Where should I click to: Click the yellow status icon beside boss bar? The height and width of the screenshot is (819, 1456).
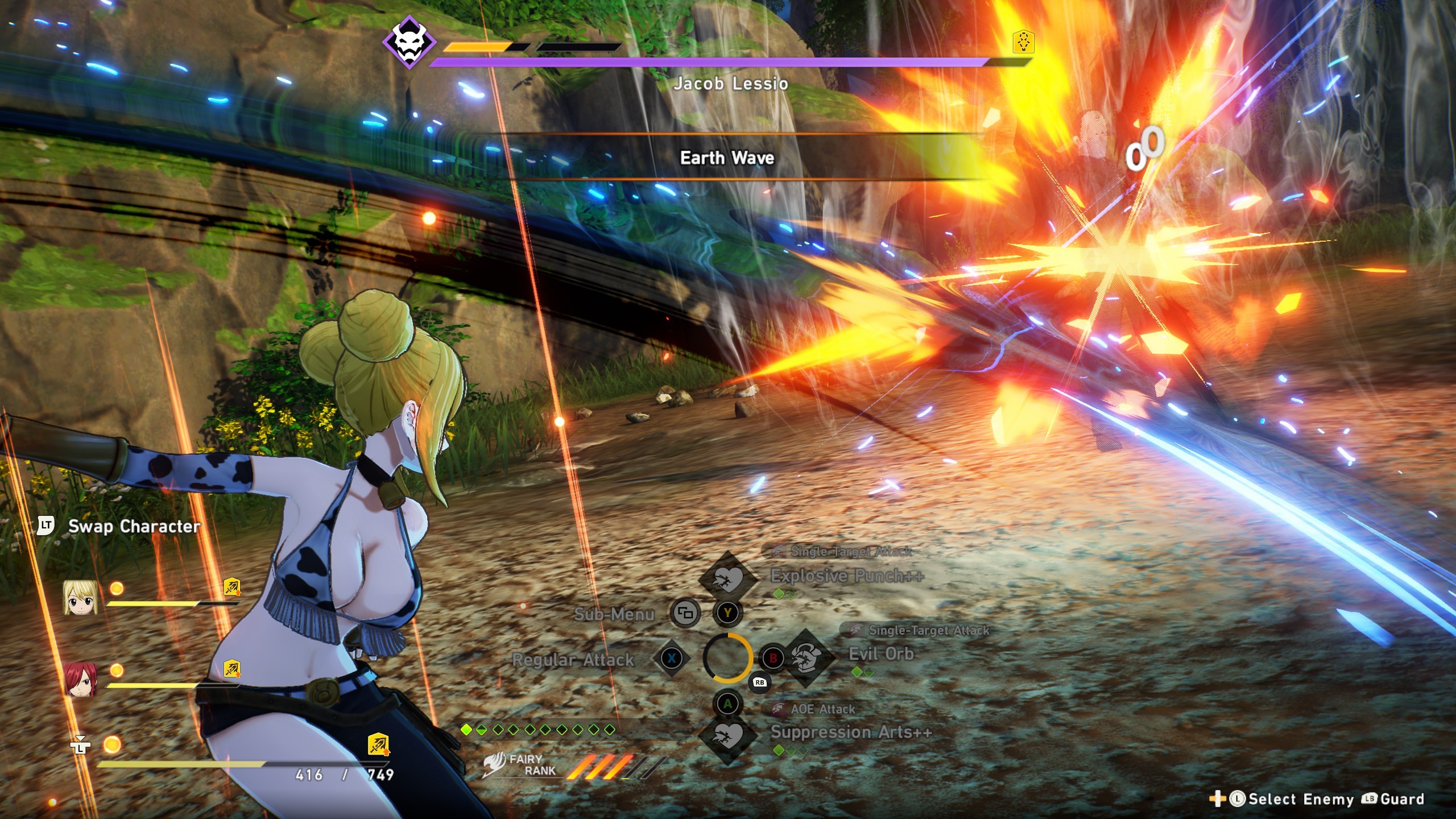pyautogui.click(x=1023, y=42)
